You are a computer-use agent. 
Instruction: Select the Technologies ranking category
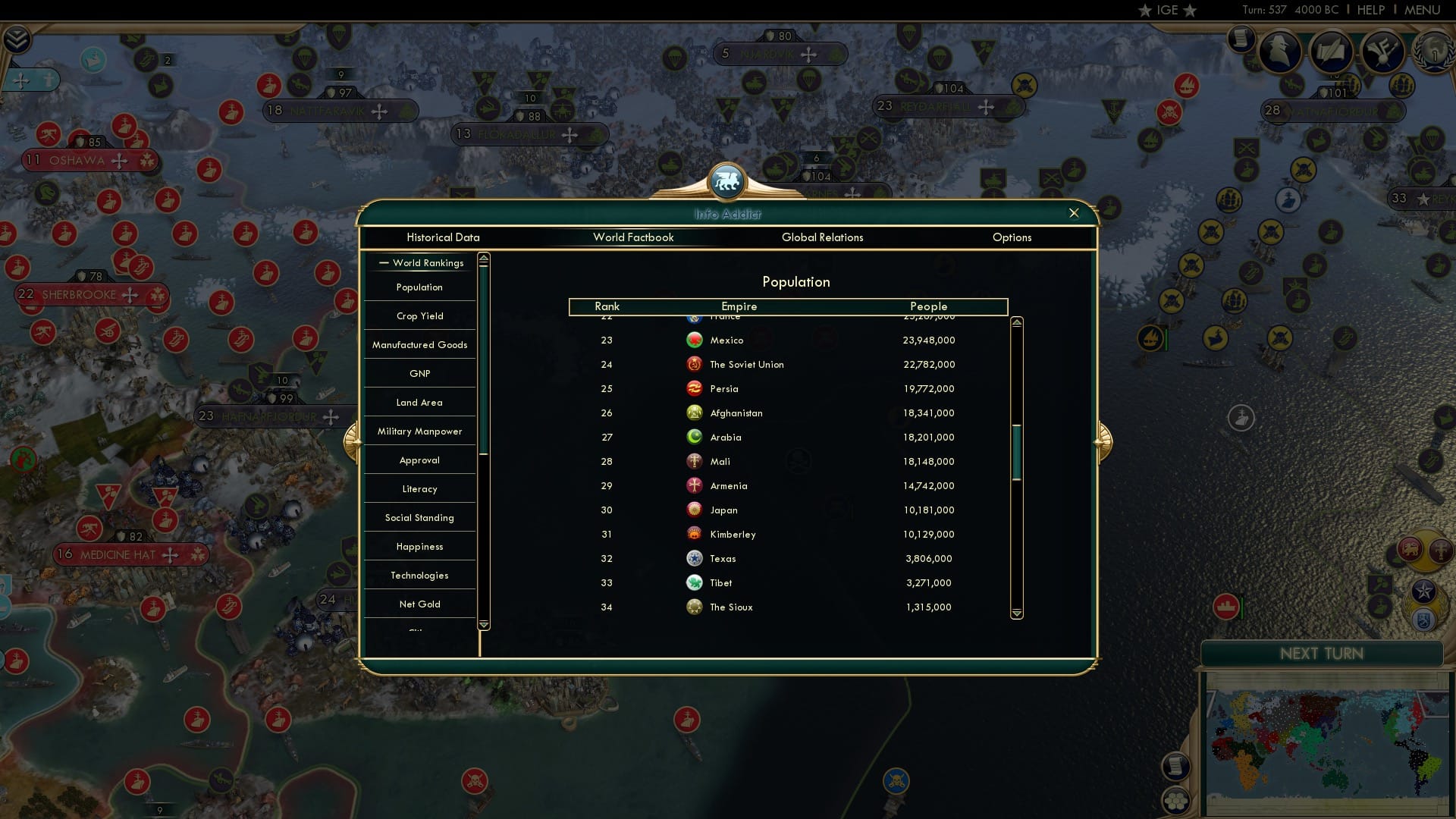click(419, 575)
